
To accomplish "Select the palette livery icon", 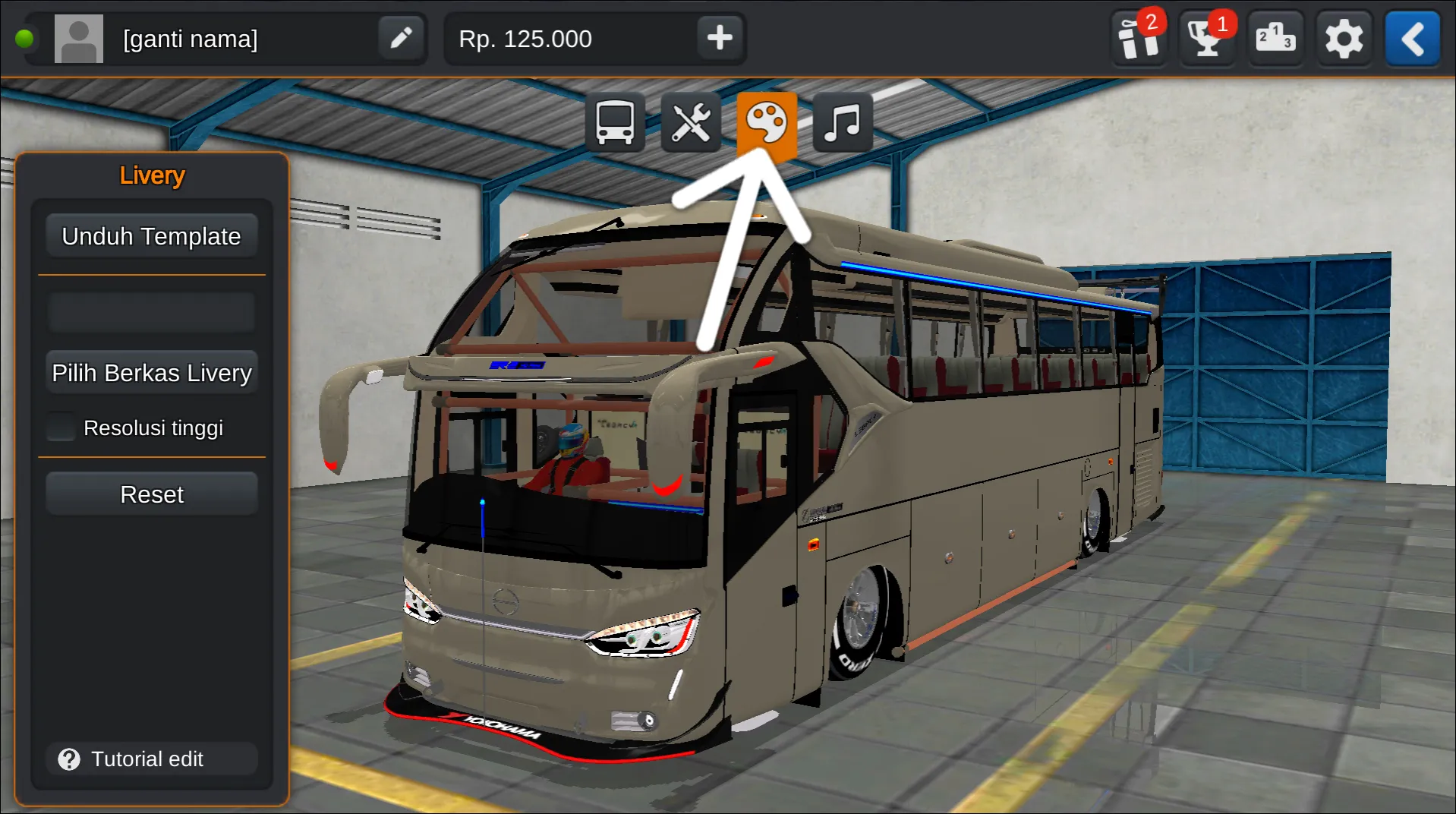I will (x=767, y=121).
